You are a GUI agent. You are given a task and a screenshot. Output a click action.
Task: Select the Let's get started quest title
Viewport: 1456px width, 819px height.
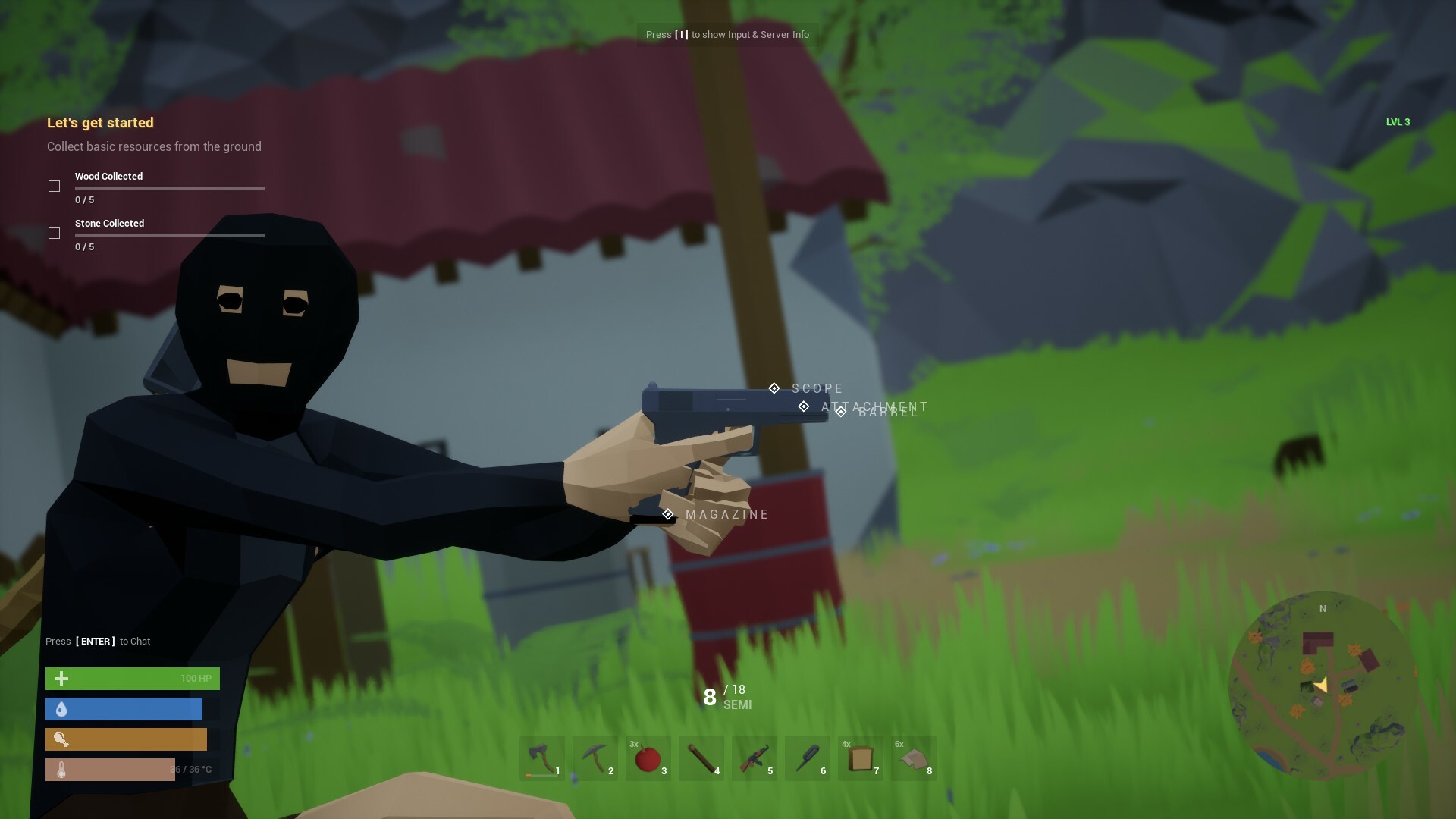point(100,122)
